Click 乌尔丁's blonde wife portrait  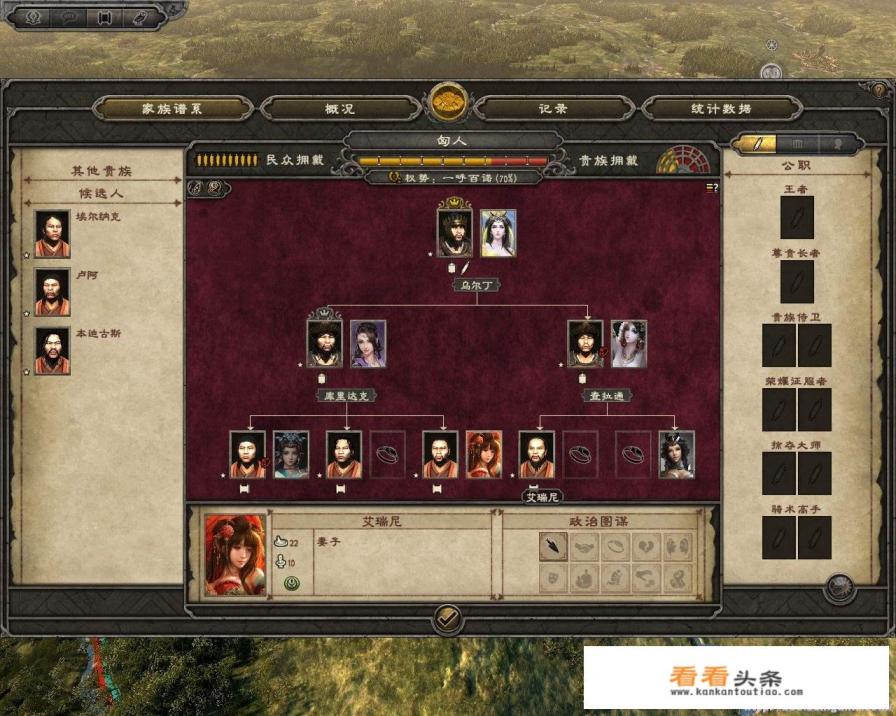point(498,233)
